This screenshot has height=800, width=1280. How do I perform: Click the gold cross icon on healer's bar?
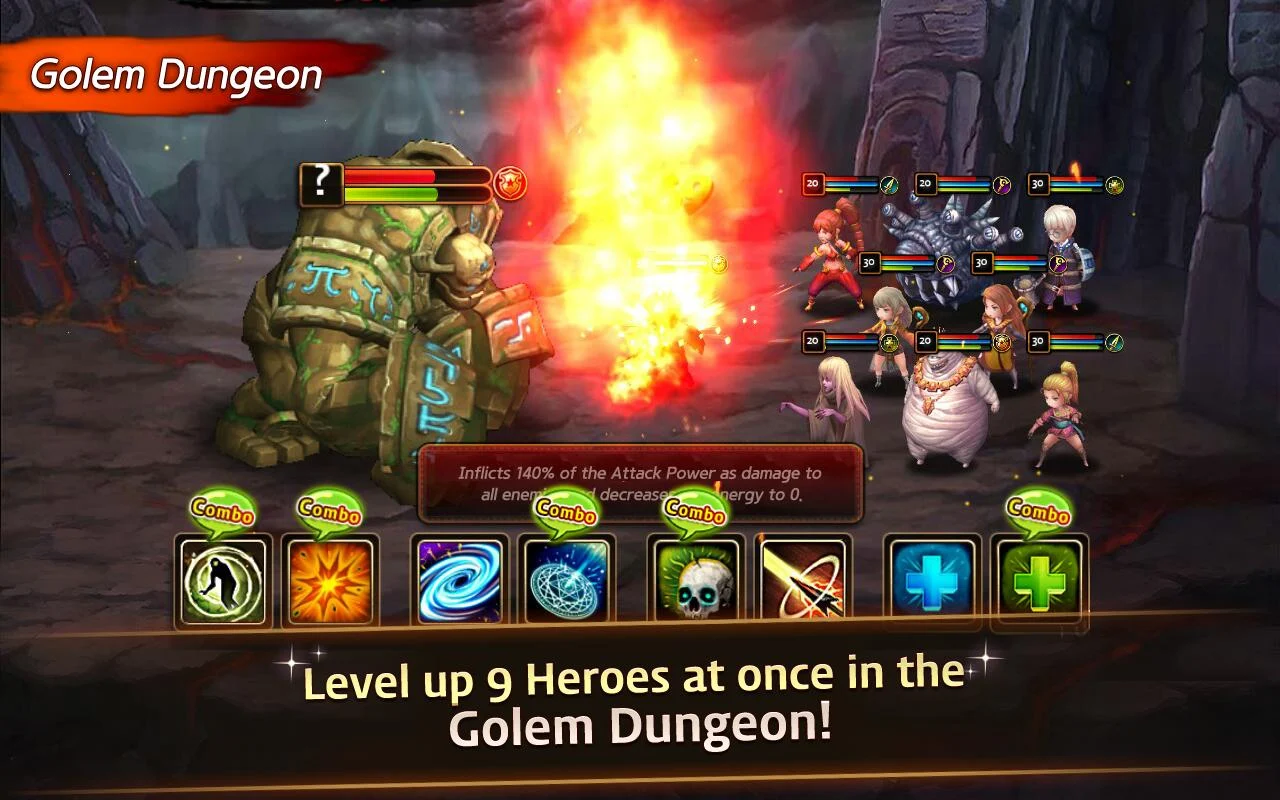(x=890, y=342)
